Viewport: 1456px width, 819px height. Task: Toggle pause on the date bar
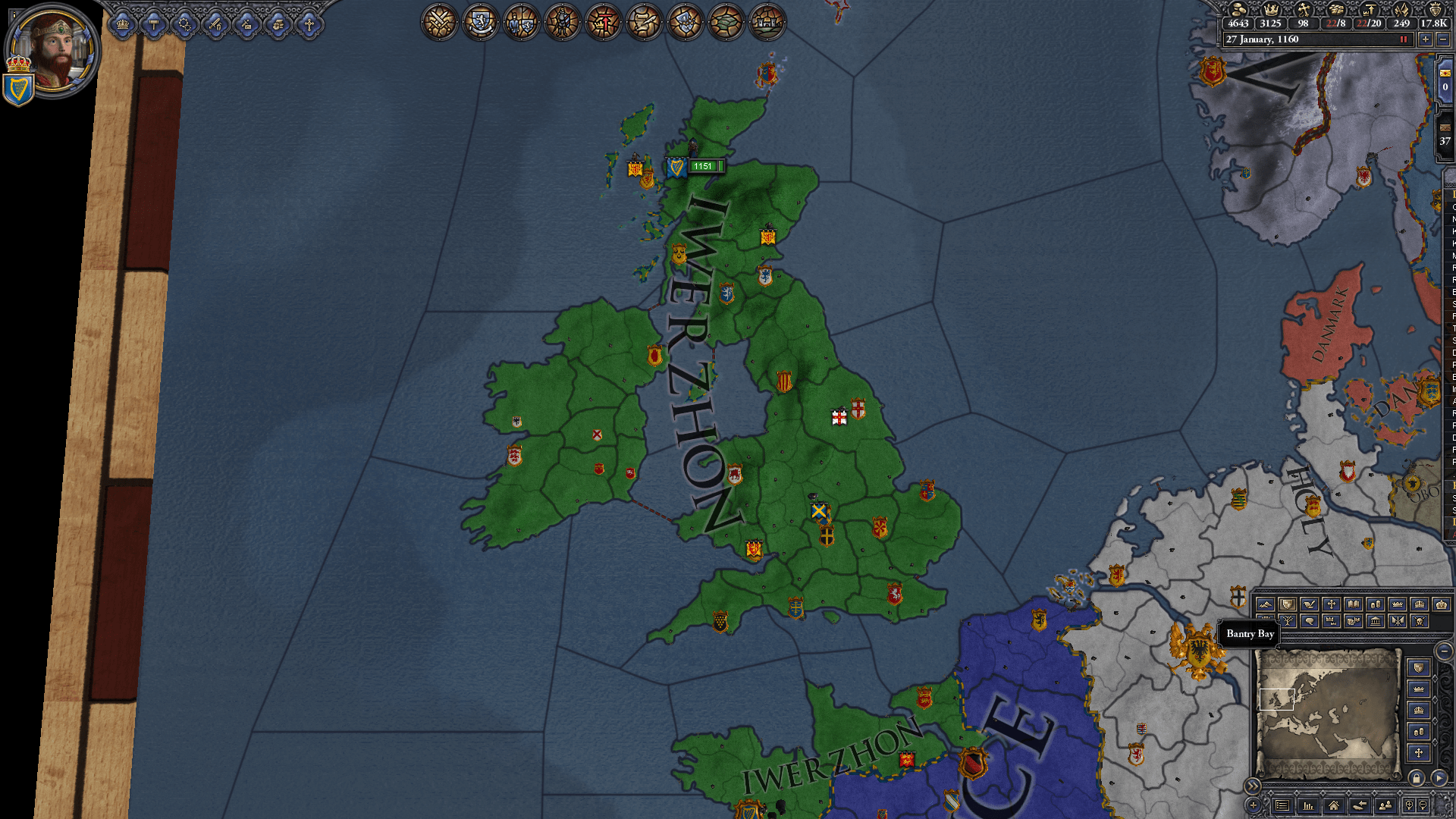click(x=1404, y=39)
